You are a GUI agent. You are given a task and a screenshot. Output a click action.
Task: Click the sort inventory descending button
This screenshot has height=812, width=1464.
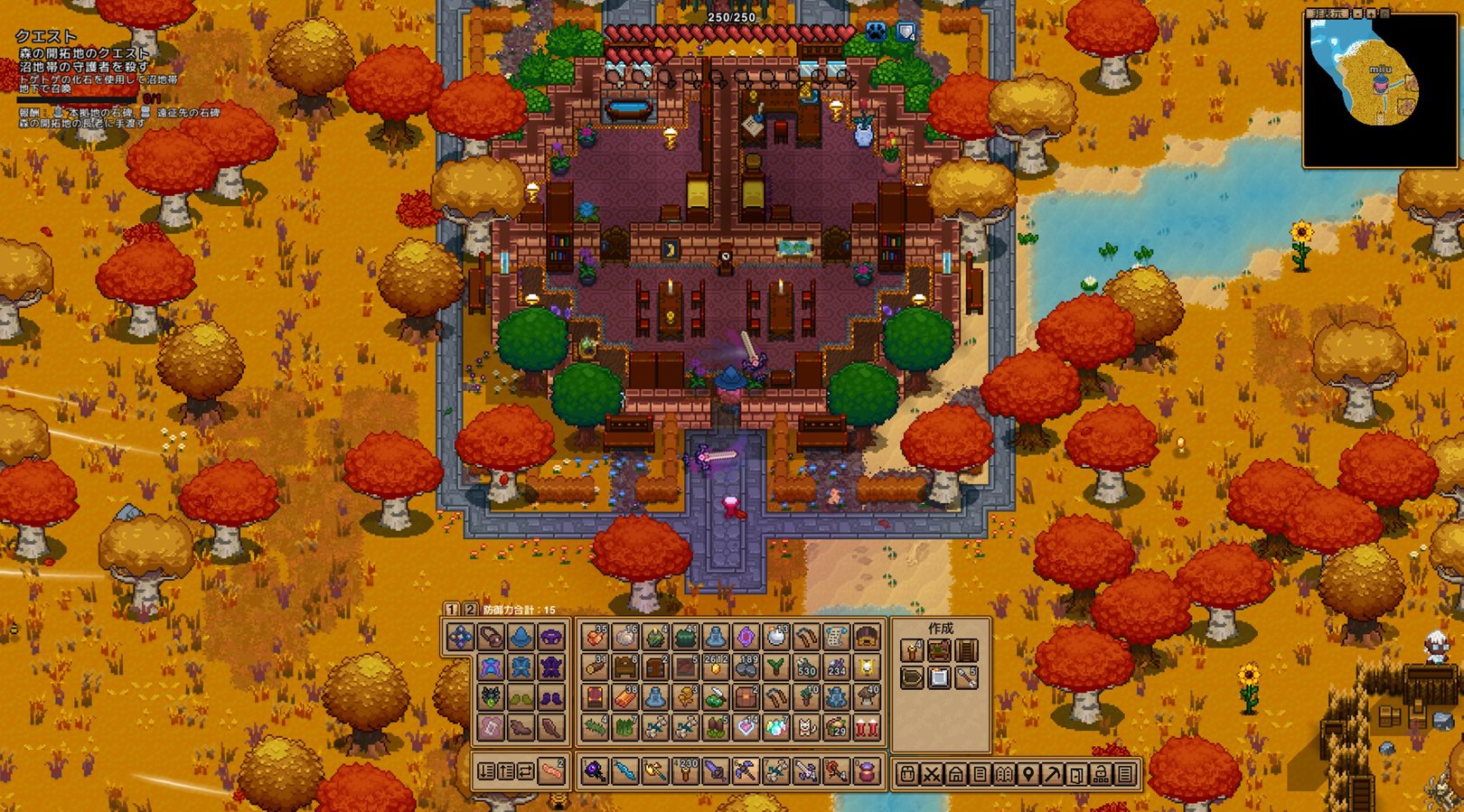tap(486, 772)
